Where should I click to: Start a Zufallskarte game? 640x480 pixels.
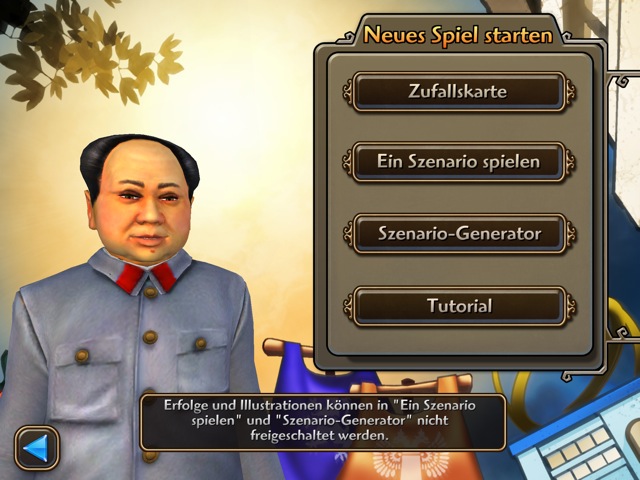pos(458,92)
